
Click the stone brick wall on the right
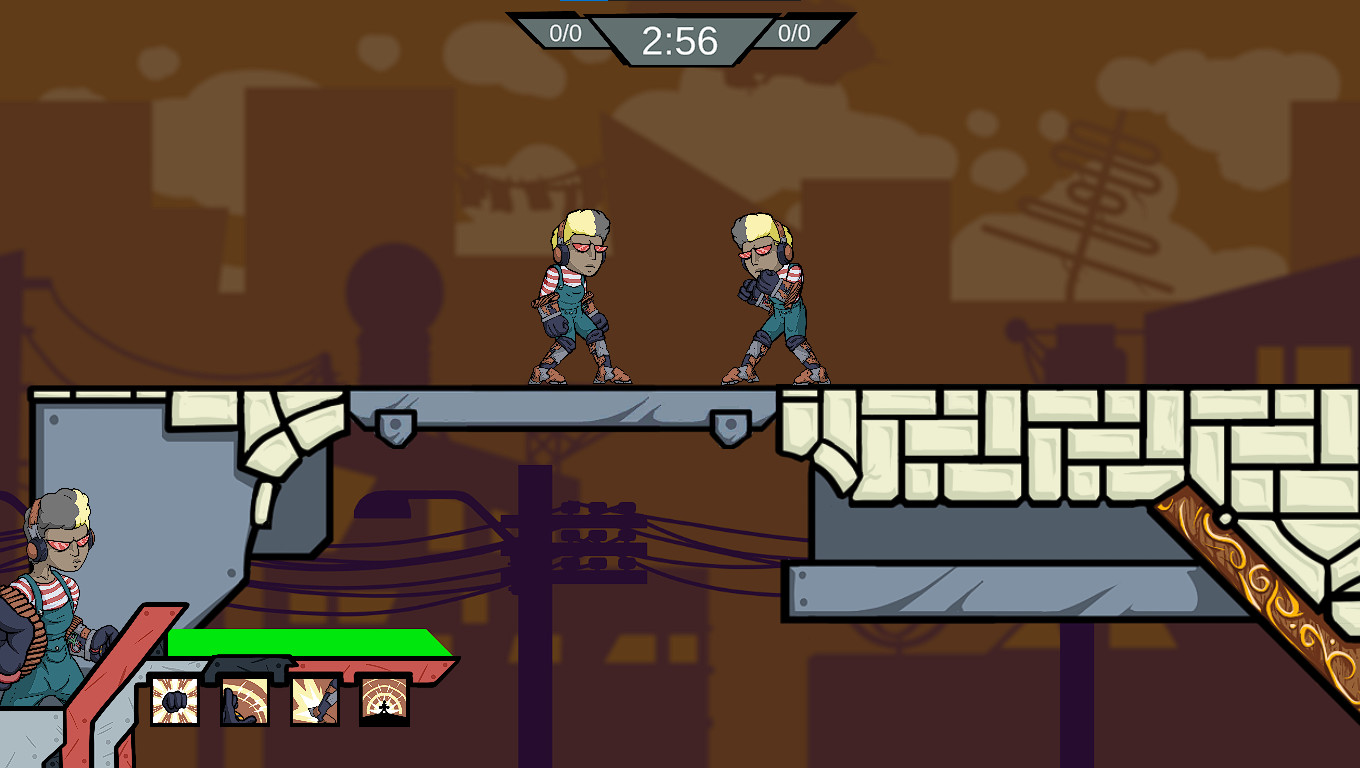coord(1050,440)
